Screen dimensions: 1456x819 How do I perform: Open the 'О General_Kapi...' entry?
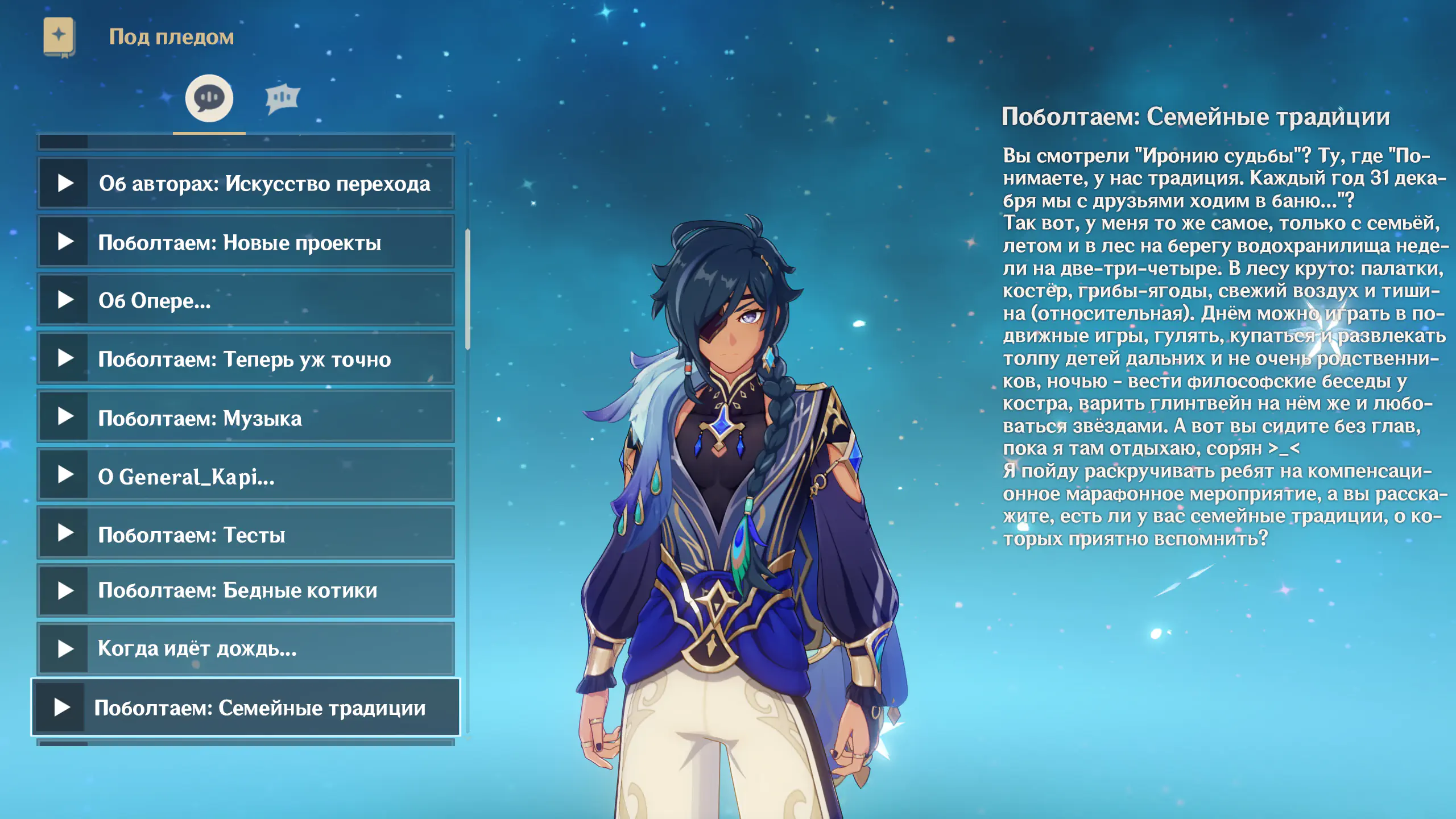[x=246, y=476]
